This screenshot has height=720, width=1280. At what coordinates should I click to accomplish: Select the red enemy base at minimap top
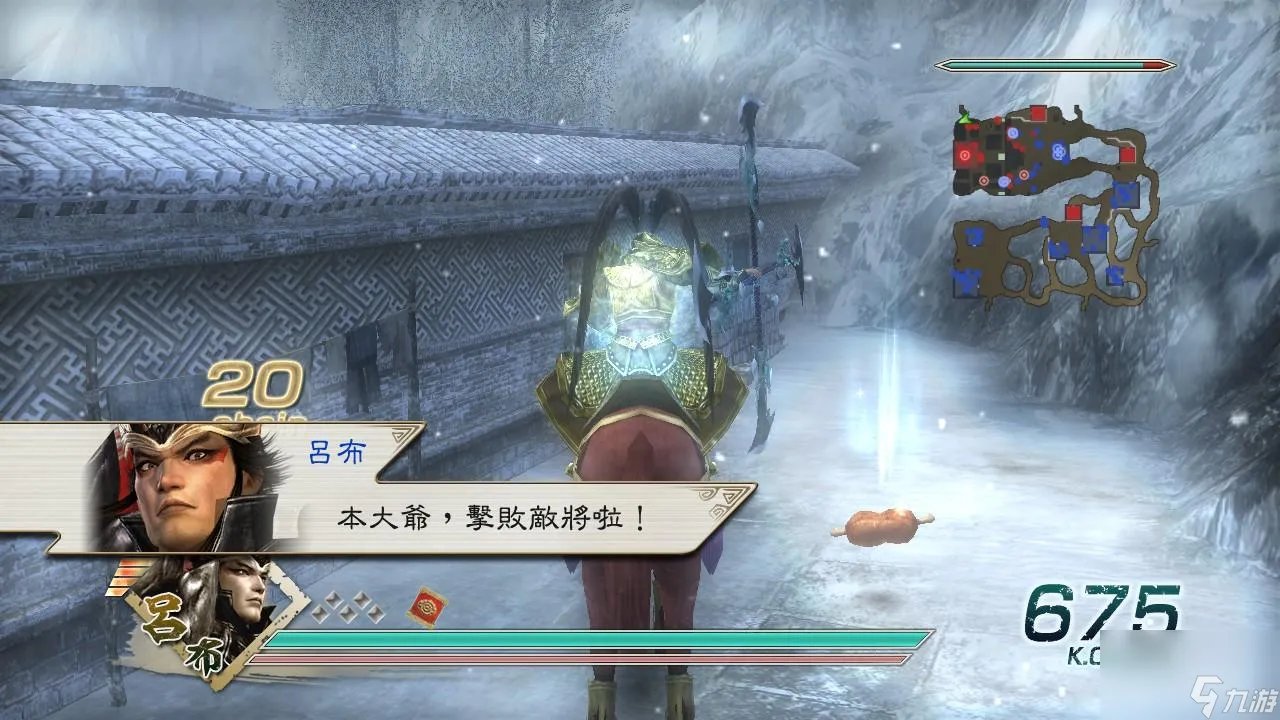point(1037,112)
